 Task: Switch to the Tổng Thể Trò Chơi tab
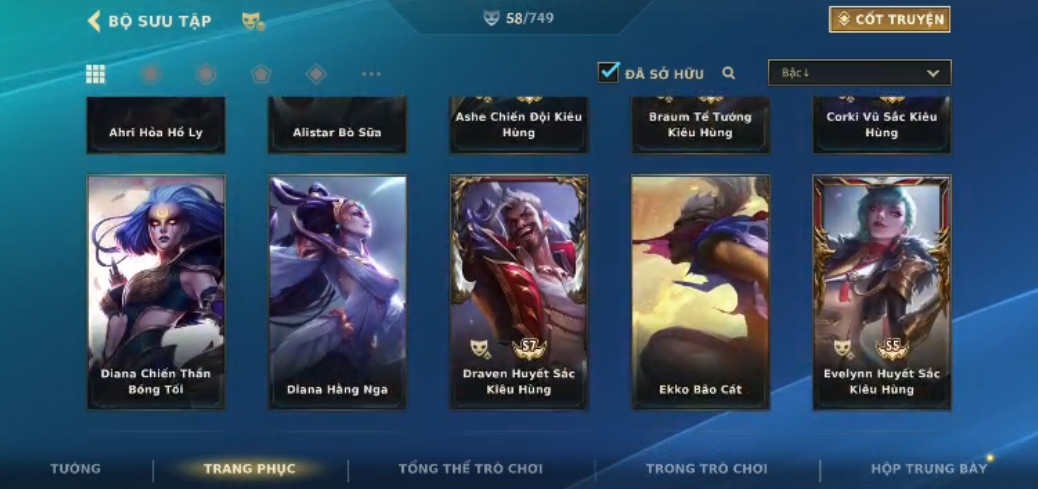[470, 468]
